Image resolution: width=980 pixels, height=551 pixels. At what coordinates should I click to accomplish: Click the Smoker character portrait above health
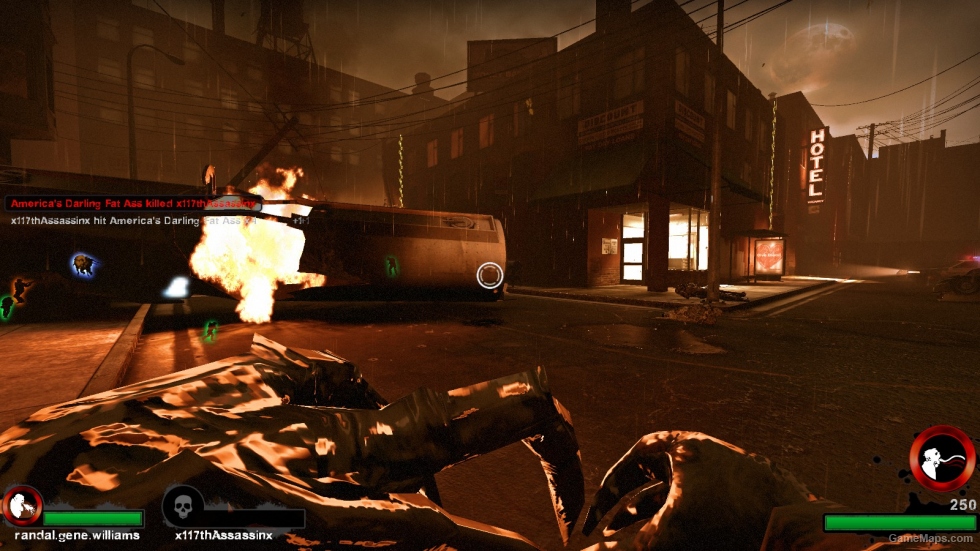coord(941,459)
